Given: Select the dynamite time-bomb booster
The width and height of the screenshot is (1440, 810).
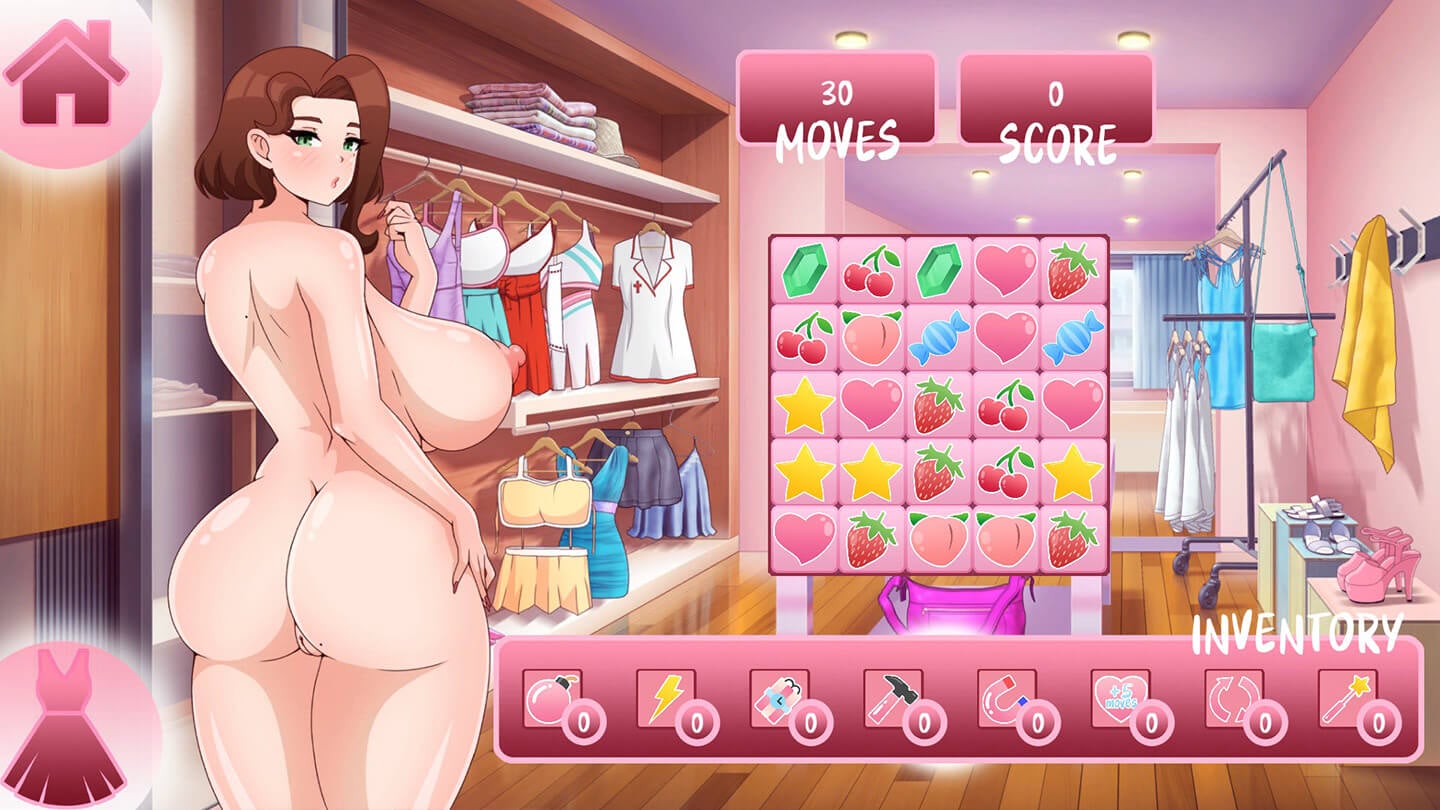Looking at the screenshot, I should pyautogui.click(x=780, y=698).
